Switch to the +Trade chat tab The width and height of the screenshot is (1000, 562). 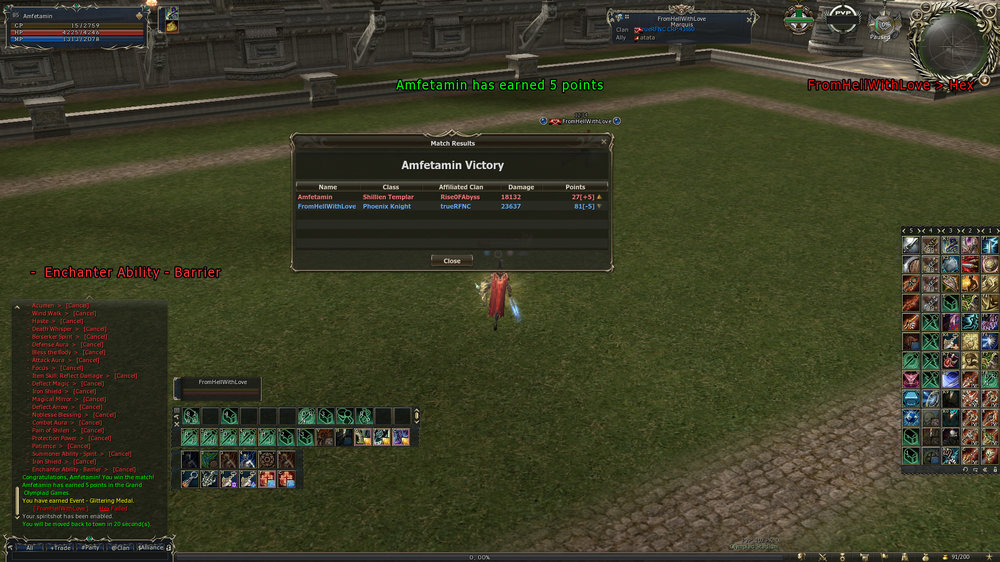pos(61,547)
